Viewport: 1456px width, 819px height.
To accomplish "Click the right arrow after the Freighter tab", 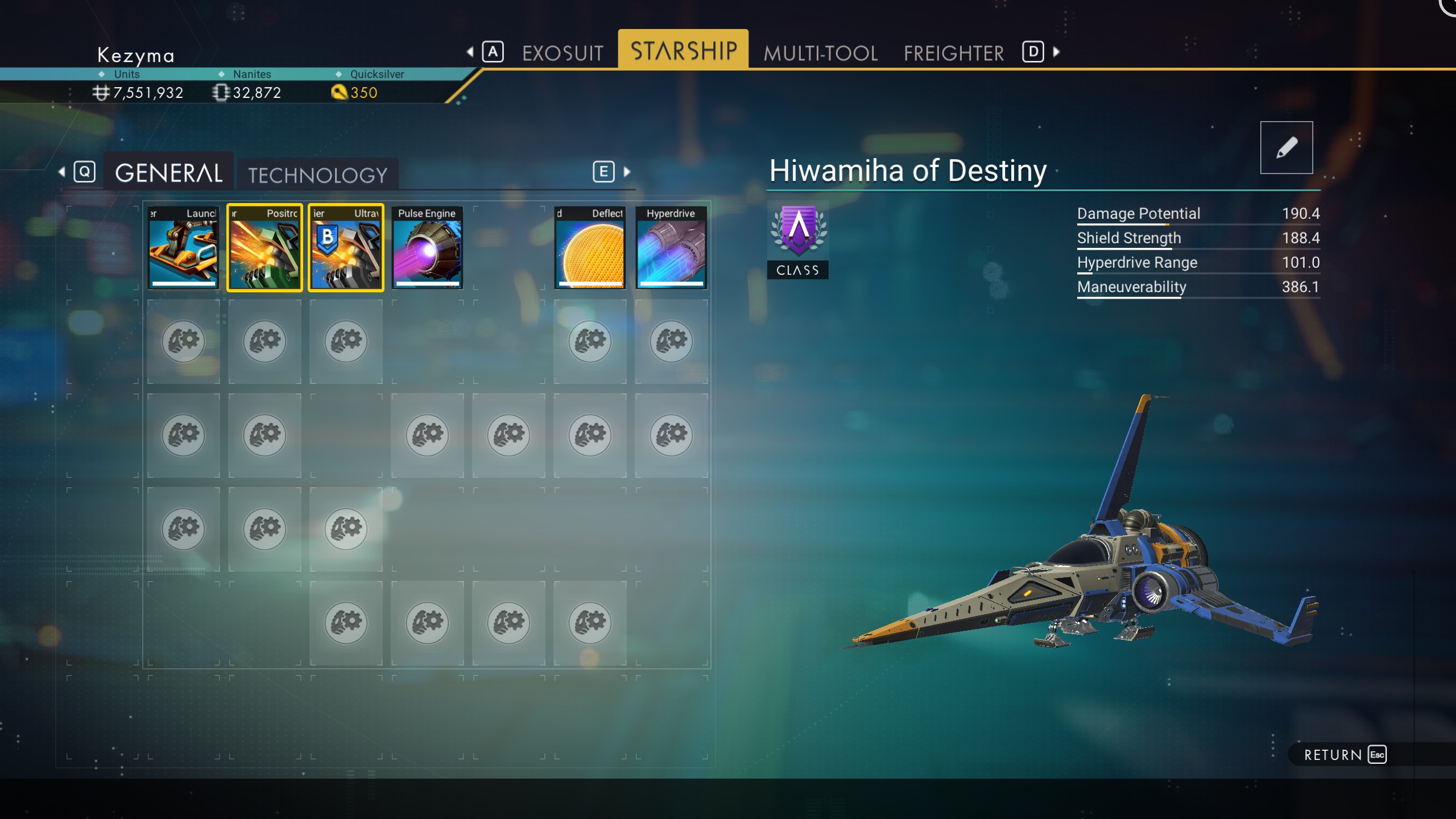I will coord(1056,52).
